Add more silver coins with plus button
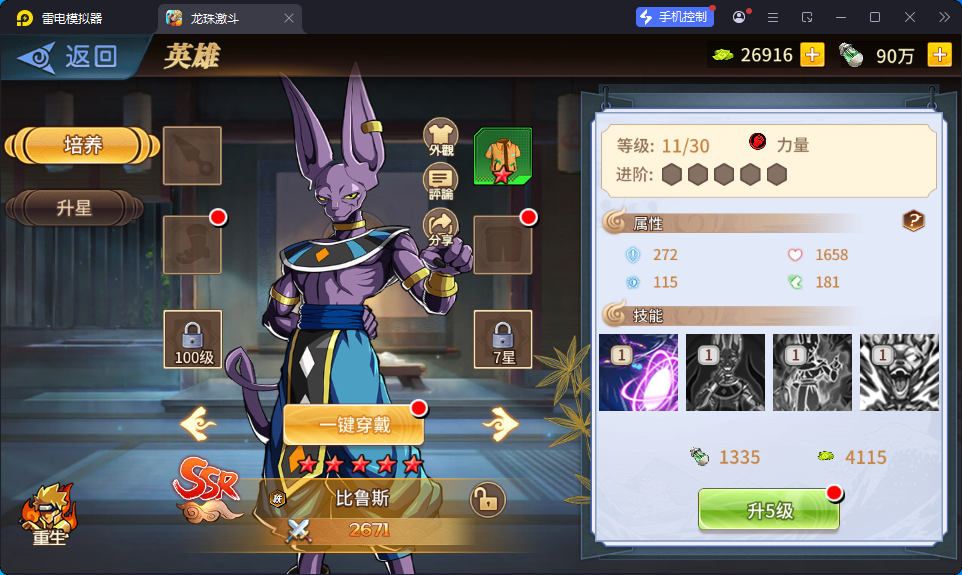962x575 pixels. pos(939,55)
